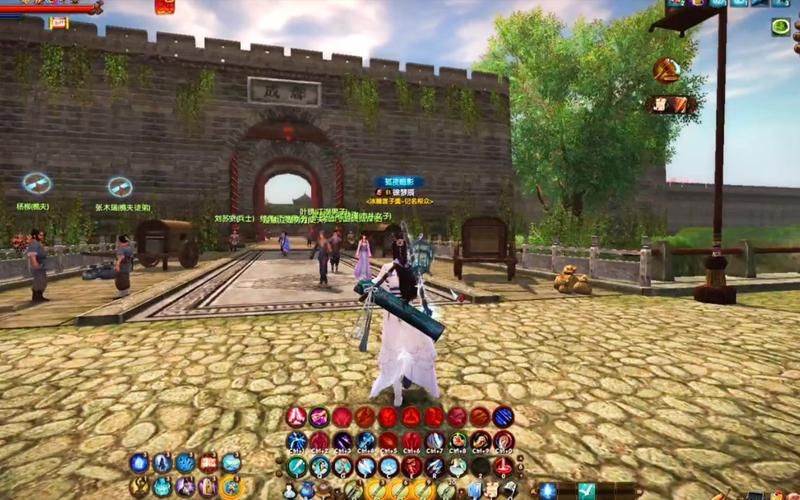
Task: Click the teal checkmark icon at bottom-right
Action: pyautogui.click(x=587, y=490)
